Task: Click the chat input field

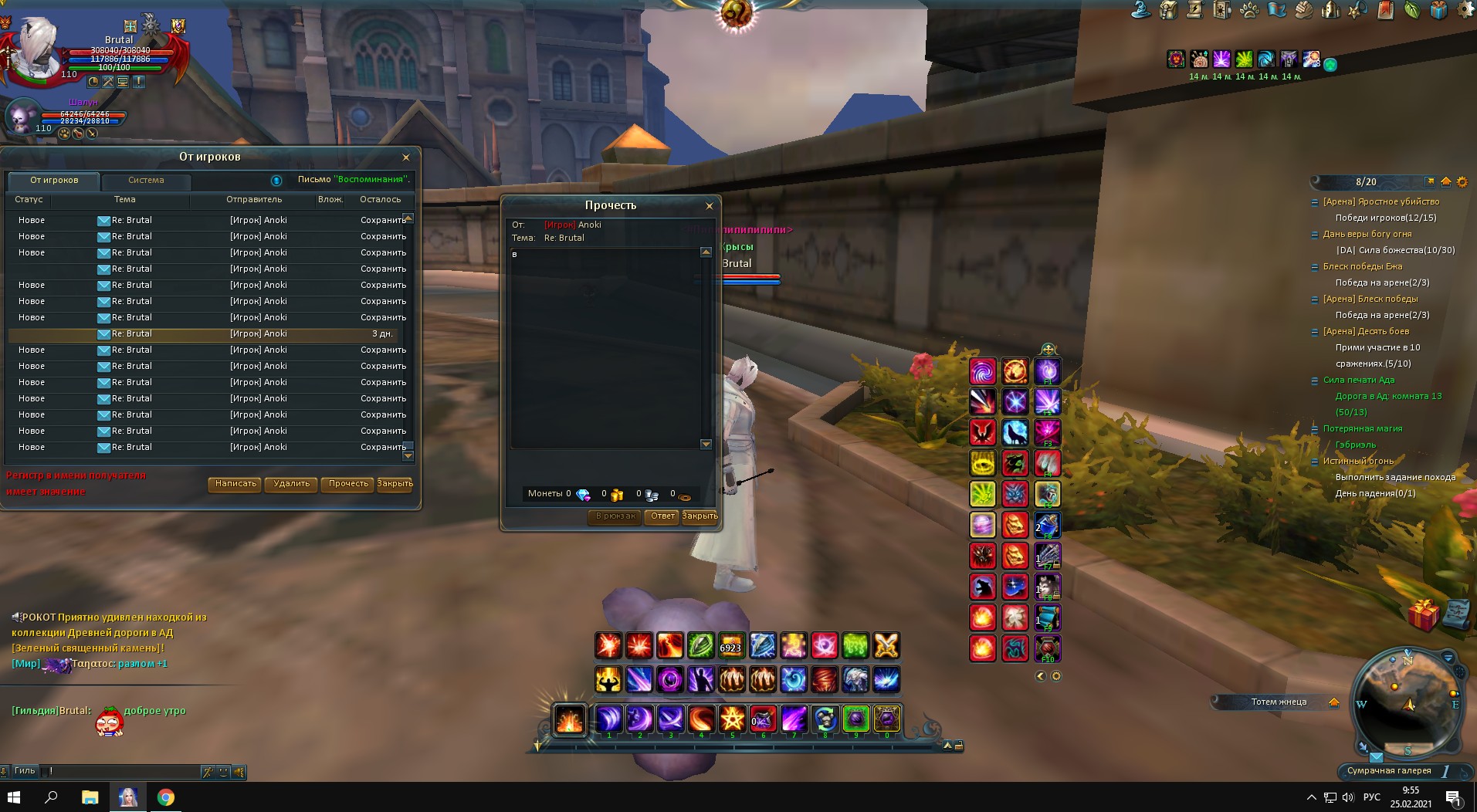Action: tap(124, 771)
